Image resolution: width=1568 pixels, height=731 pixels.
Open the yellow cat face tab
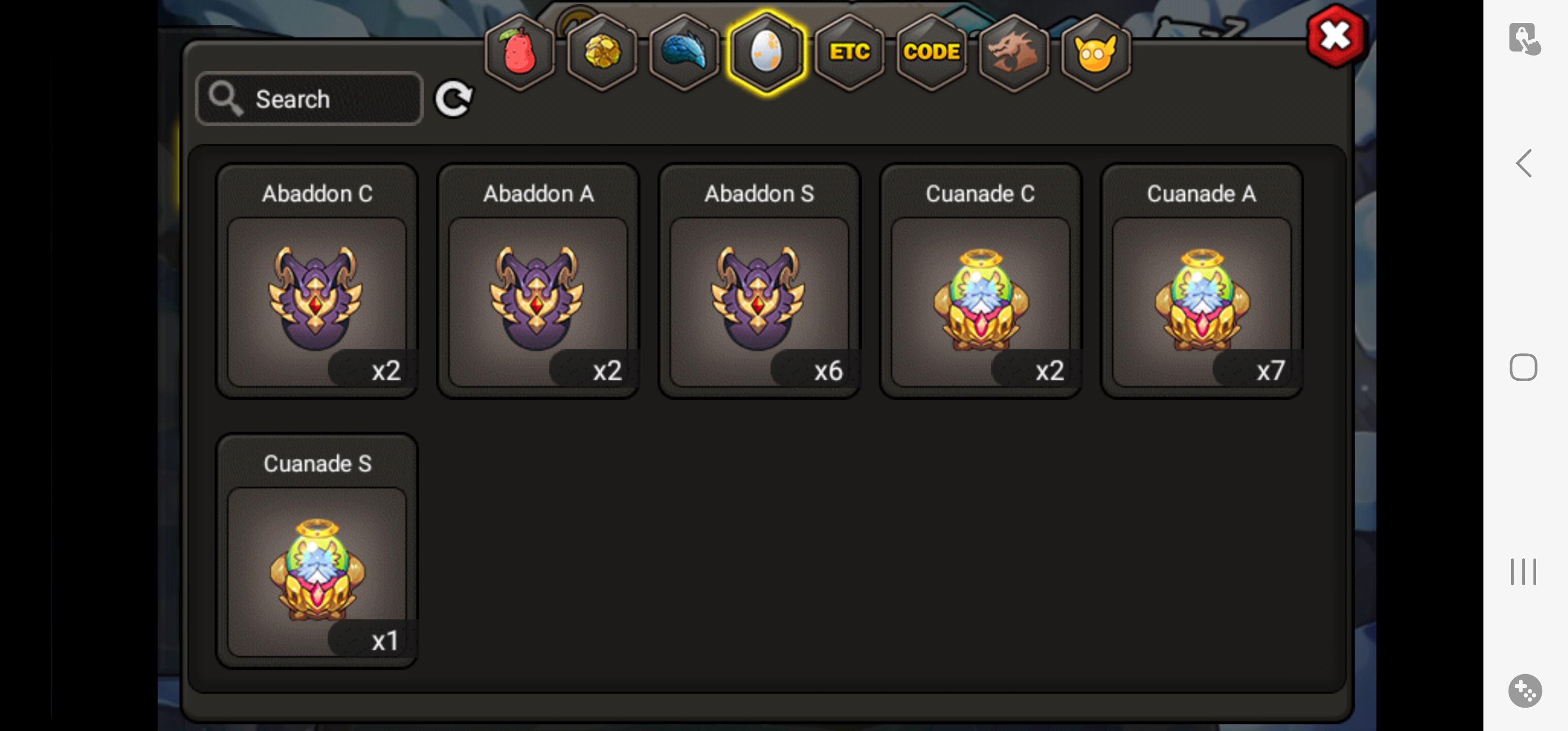(1096, 53)
